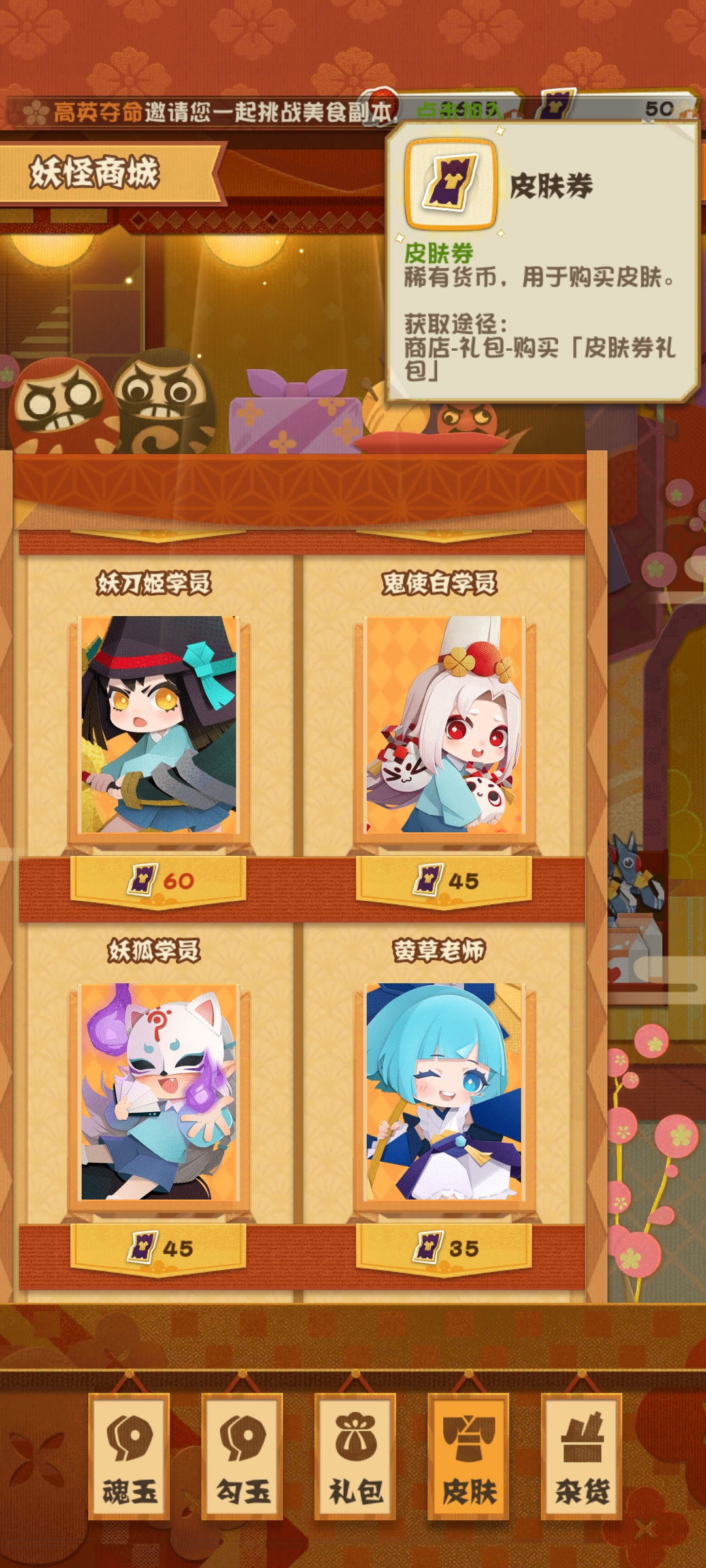This screenshot has height=1568, width=706.
Task: Purchase 萤草老师 skin for 35 tickets
Action: pos(444,1249)
